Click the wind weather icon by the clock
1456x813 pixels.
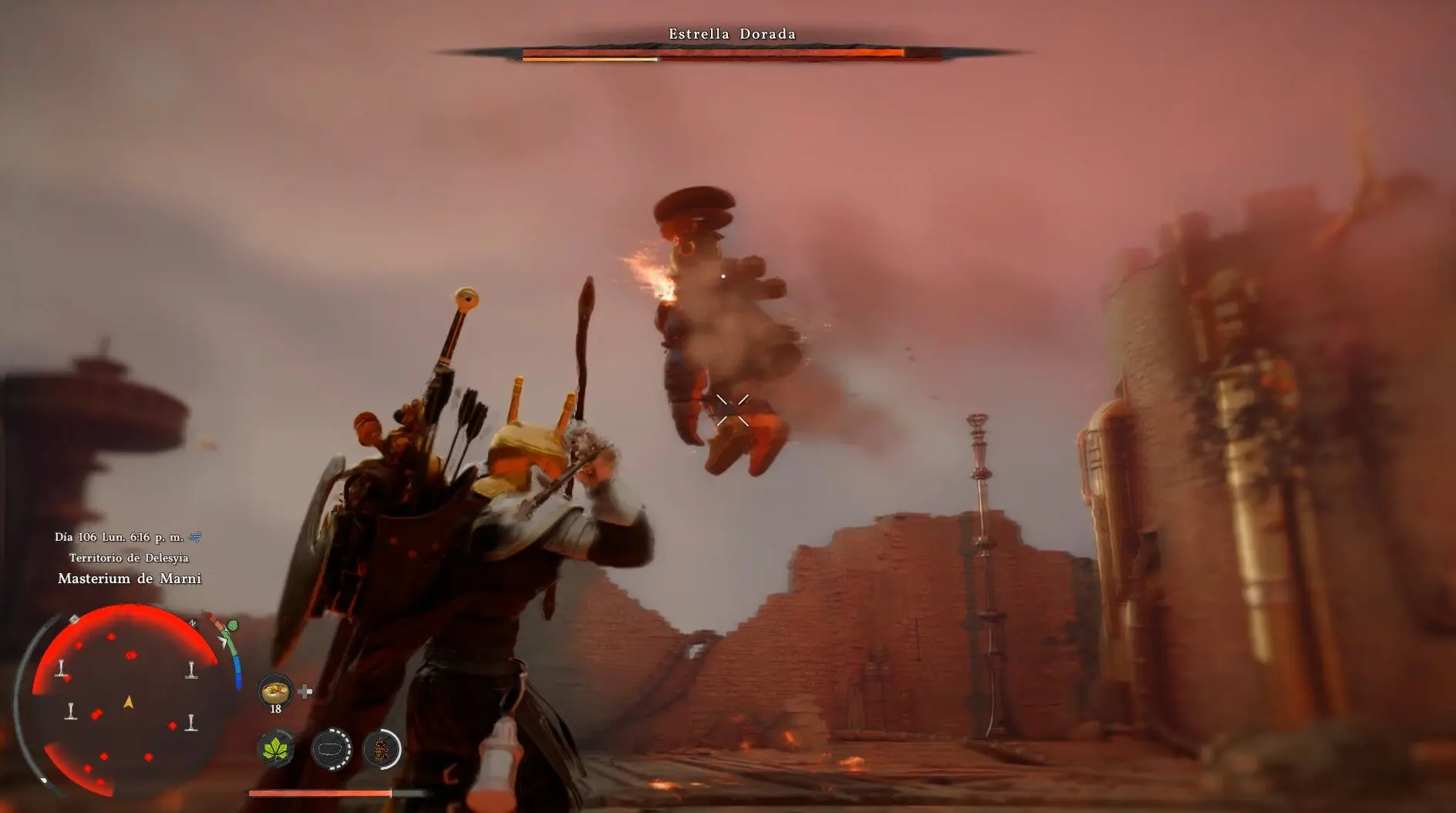tap(196, 537)
